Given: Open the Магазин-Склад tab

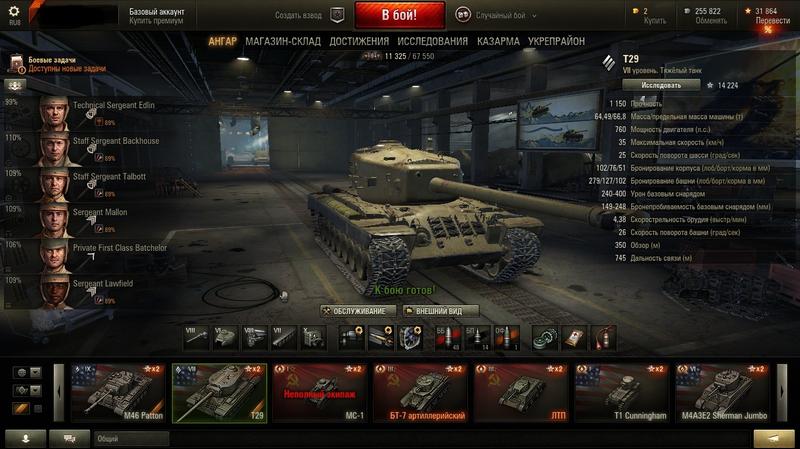Looking at the screenshot, I should (281, 41).
